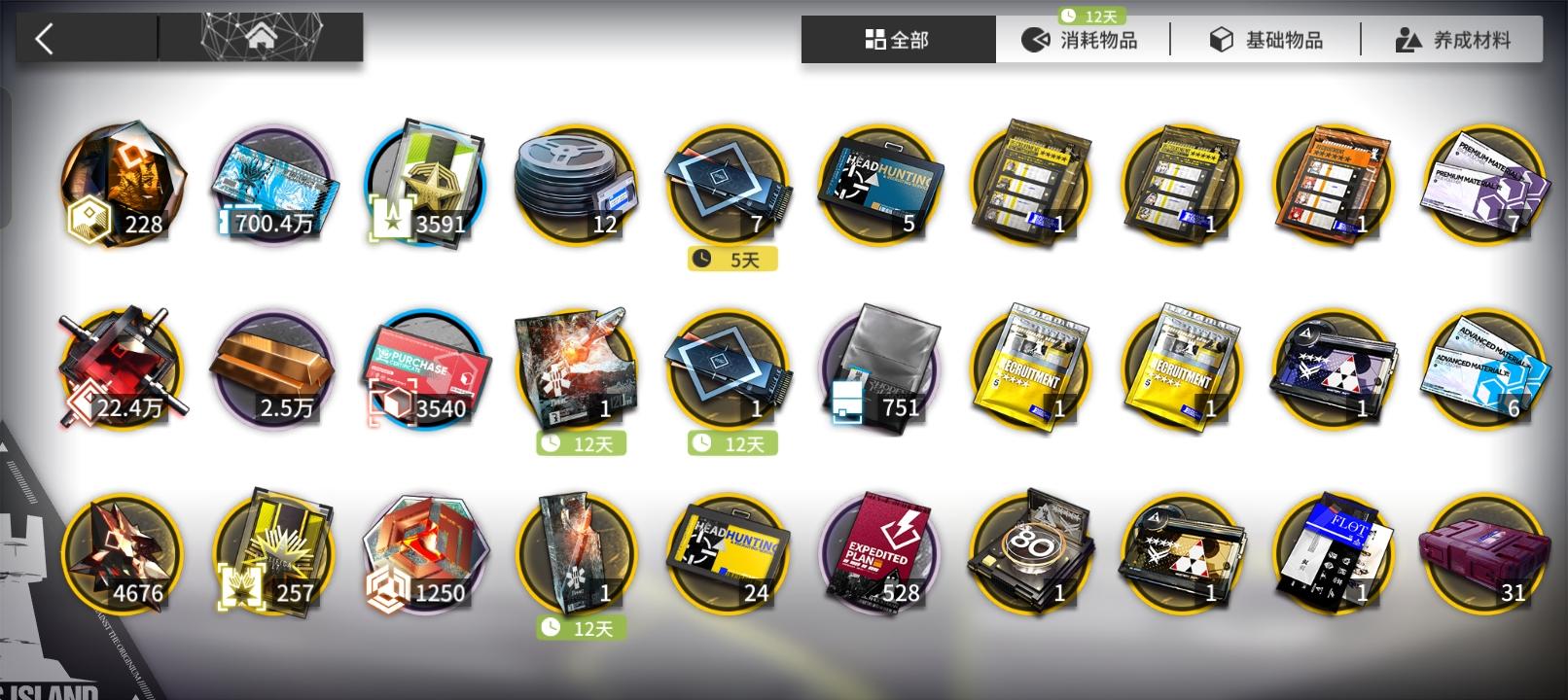Click the home icon in the top bar

(261, 38)
